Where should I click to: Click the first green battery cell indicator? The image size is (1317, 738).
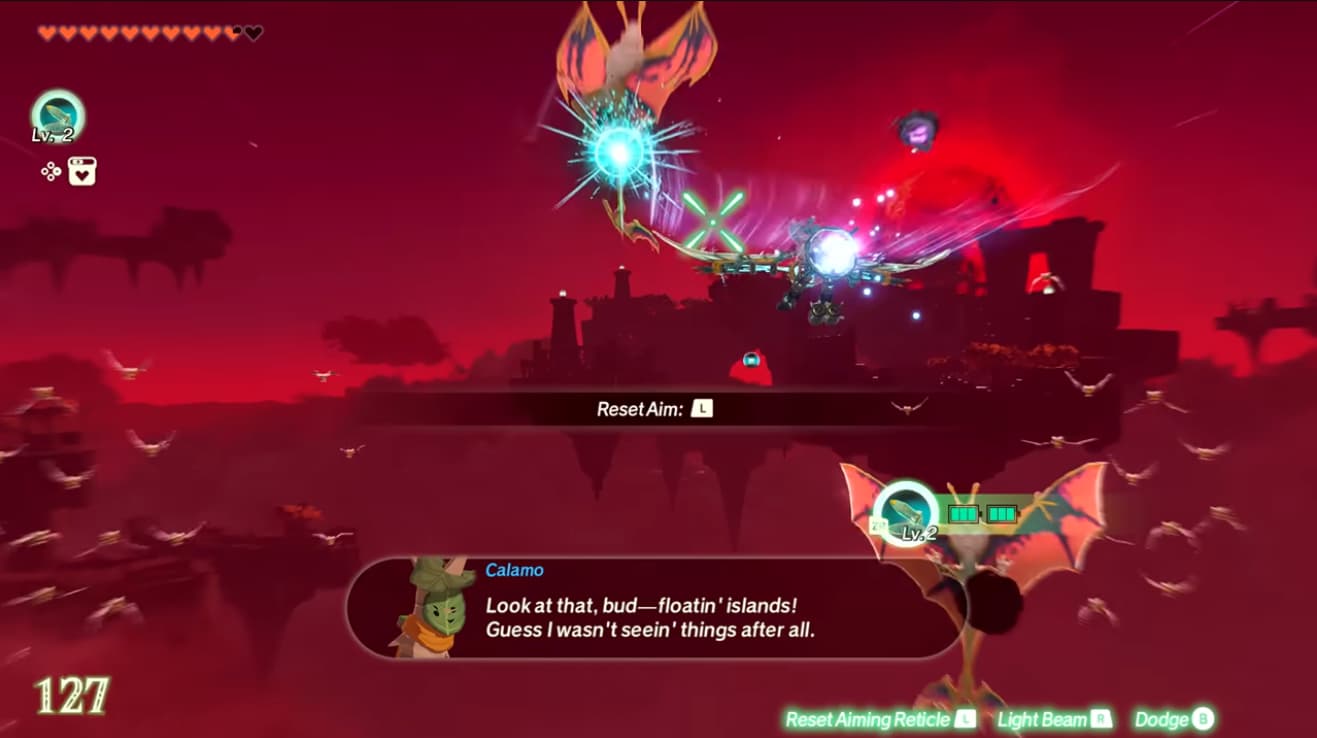click(x=962, y=514)
